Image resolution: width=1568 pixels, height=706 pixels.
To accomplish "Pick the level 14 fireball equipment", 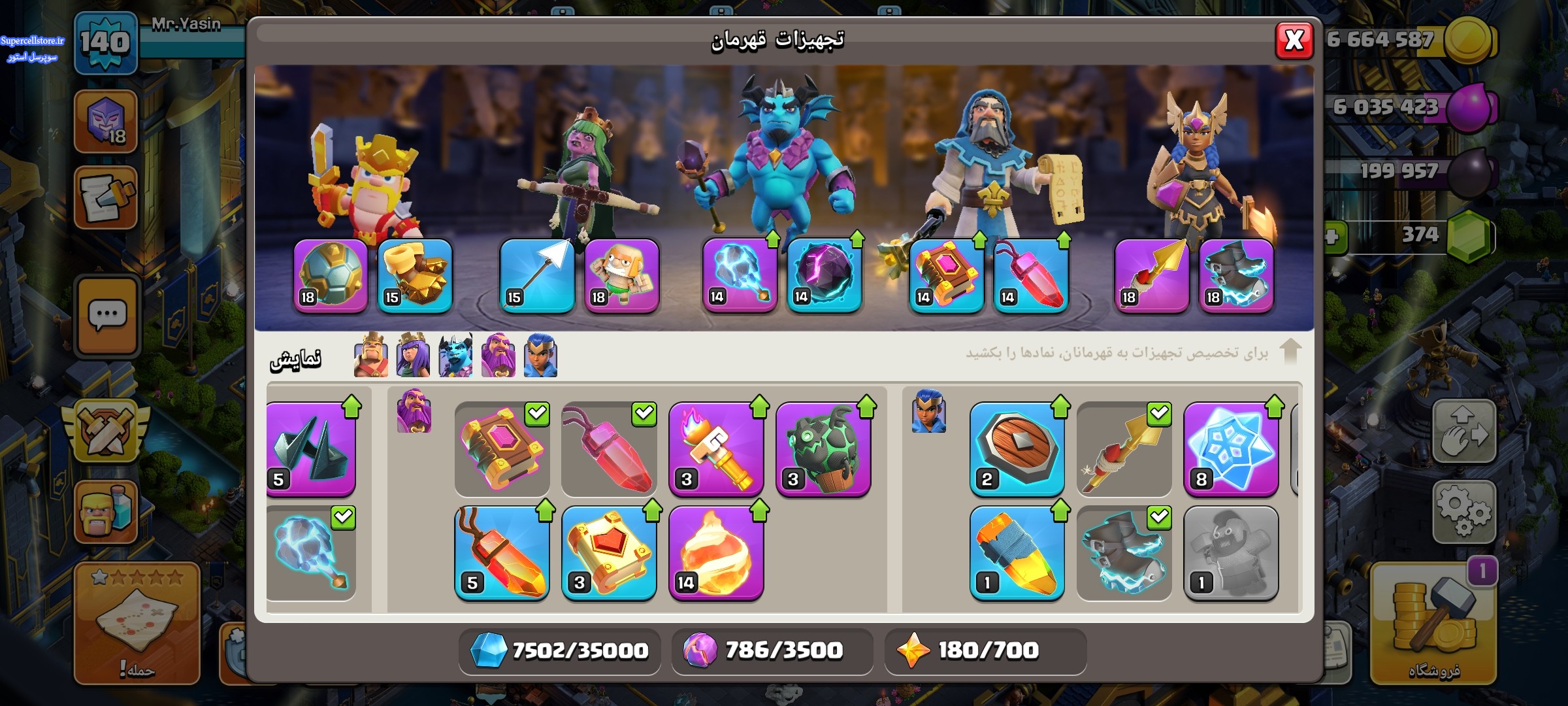I will (717, 553).
